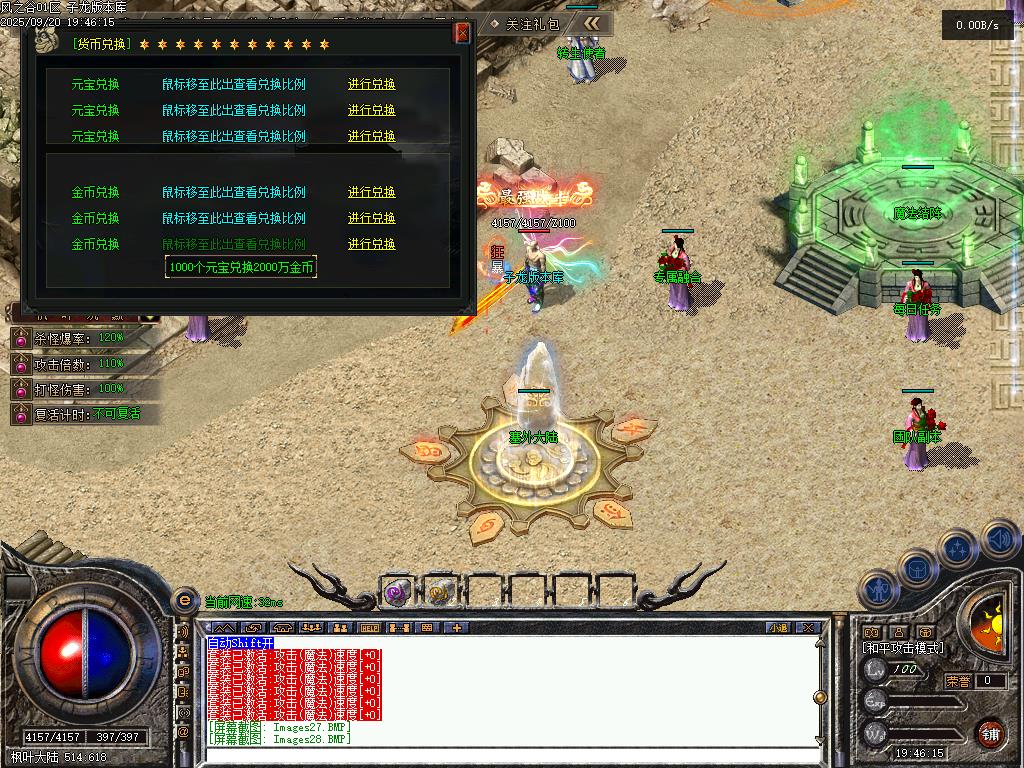The width and height of the screenshot is (1024, 768).
Task: Click 进行兑换 on the first 元宝兑换 row
Action: (372, 84)
